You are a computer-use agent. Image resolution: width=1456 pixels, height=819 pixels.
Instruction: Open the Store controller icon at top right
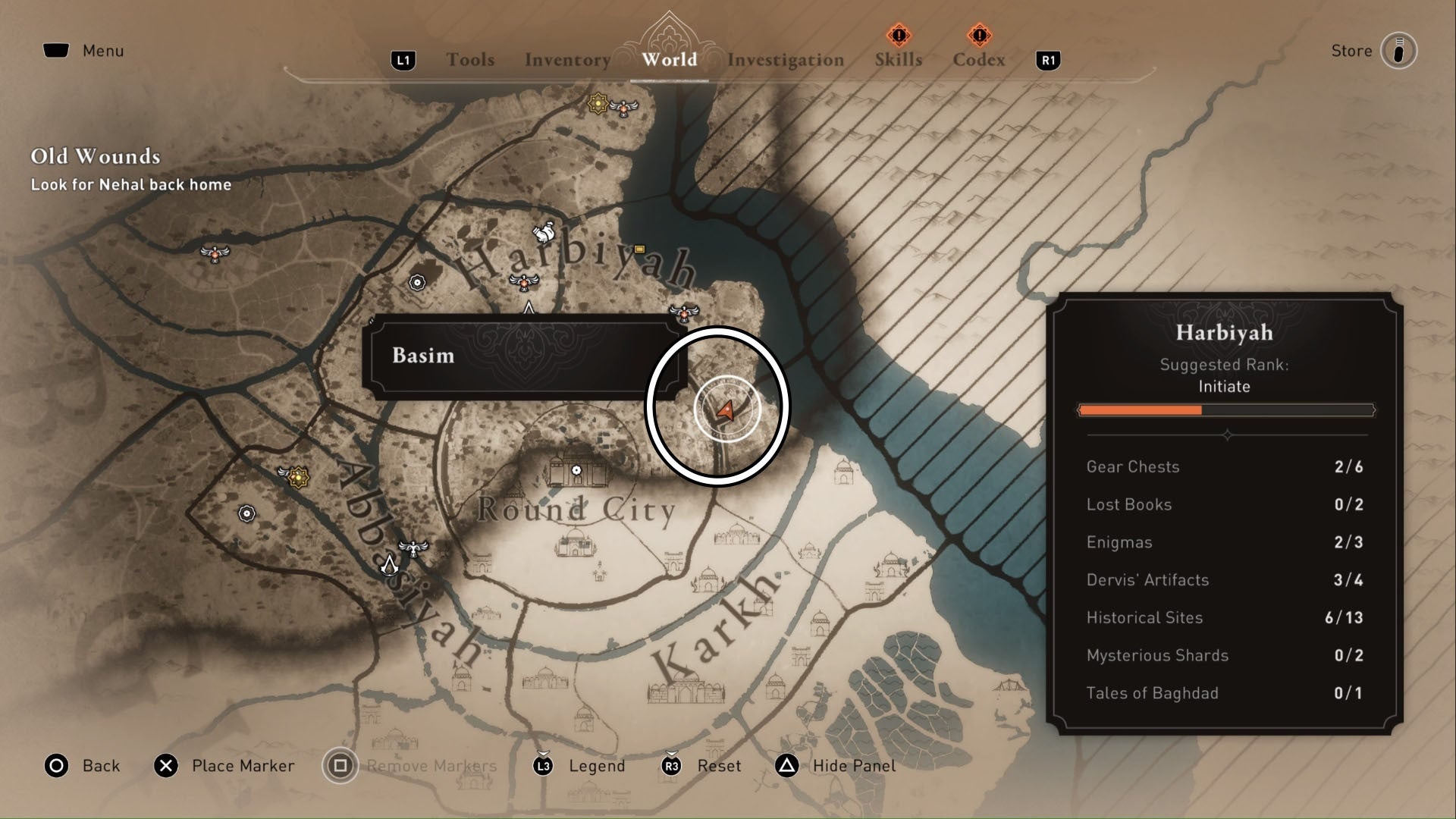1399,51
